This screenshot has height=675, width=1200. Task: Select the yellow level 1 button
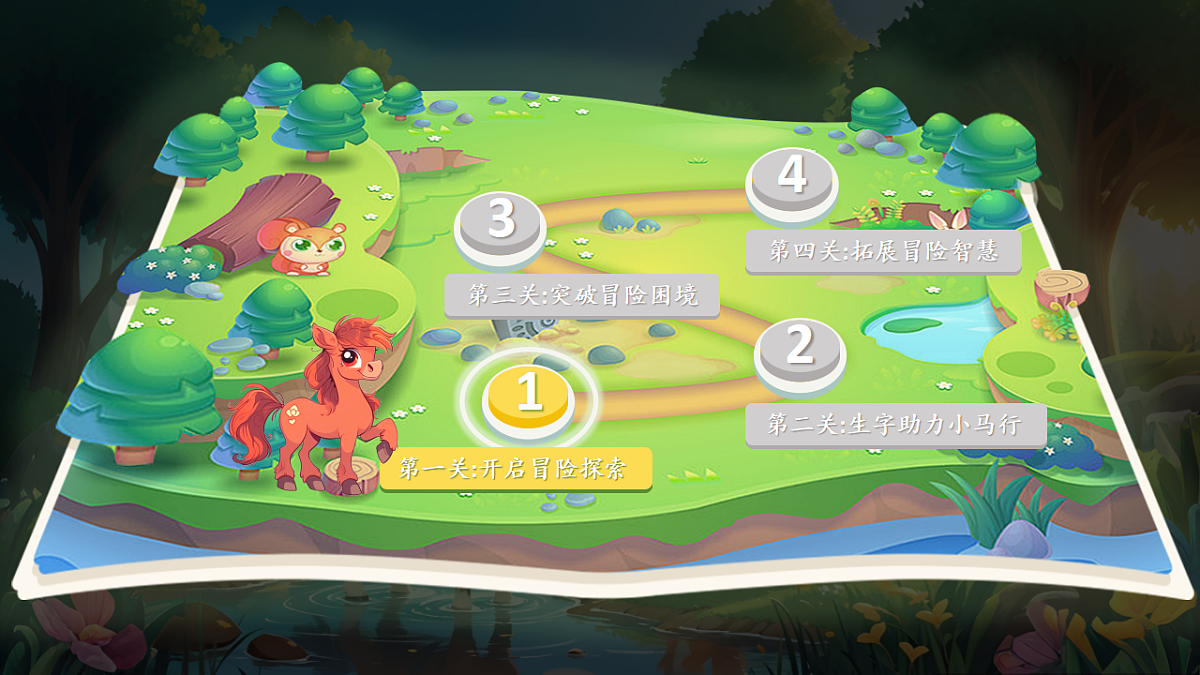pos(528,395)
